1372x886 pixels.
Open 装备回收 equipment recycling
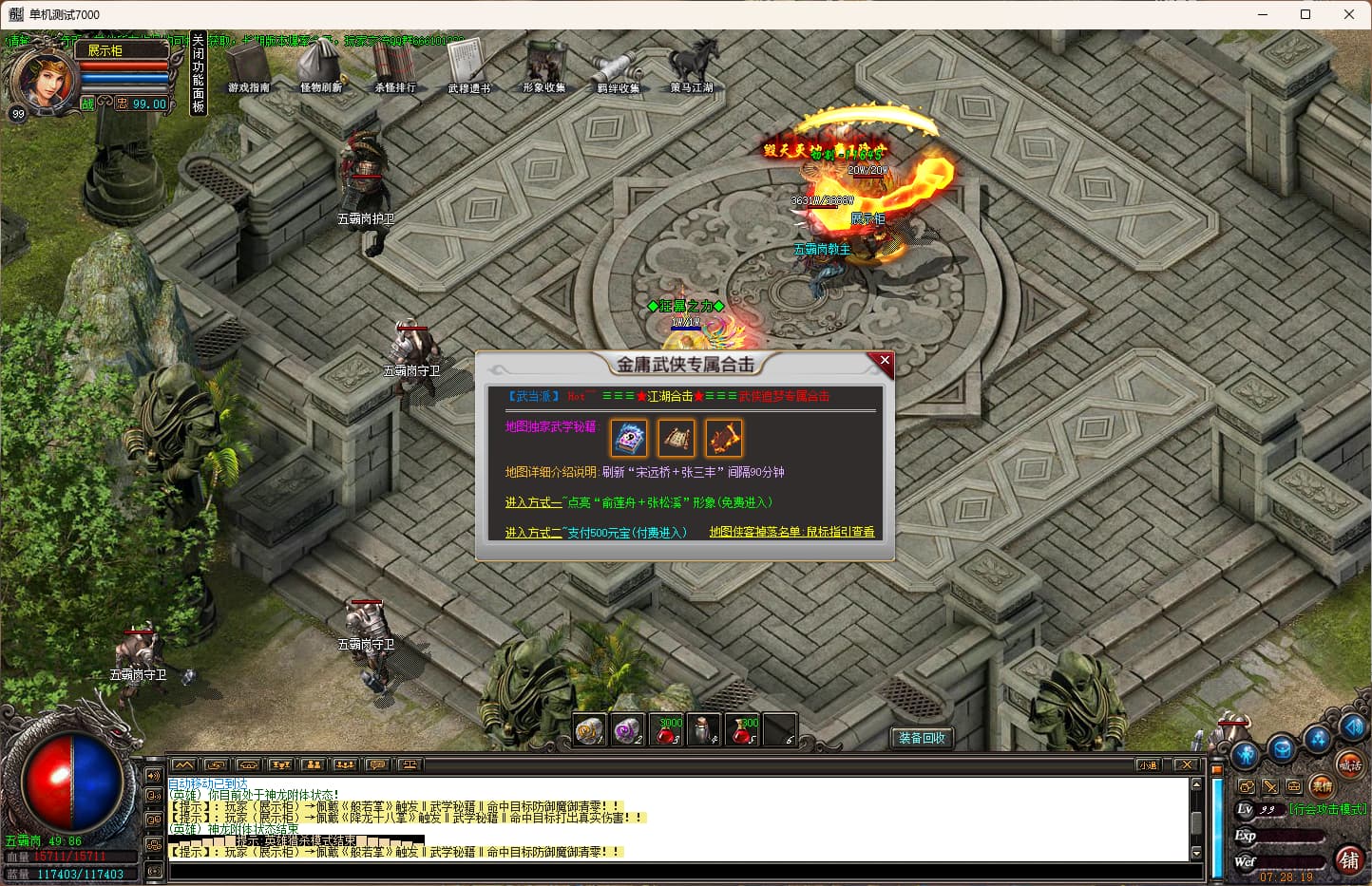point(922,738)
